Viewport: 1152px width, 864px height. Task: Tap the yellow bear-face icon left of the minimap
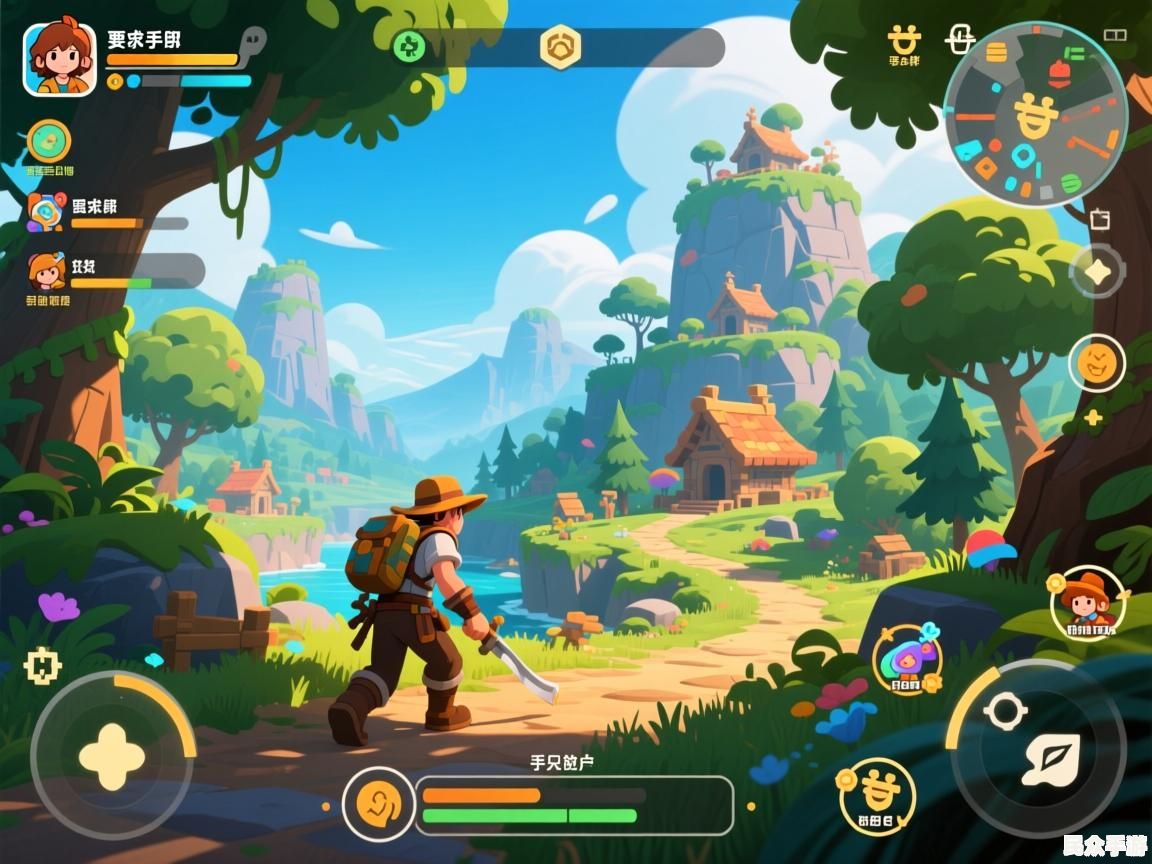(x=904, y=42)
